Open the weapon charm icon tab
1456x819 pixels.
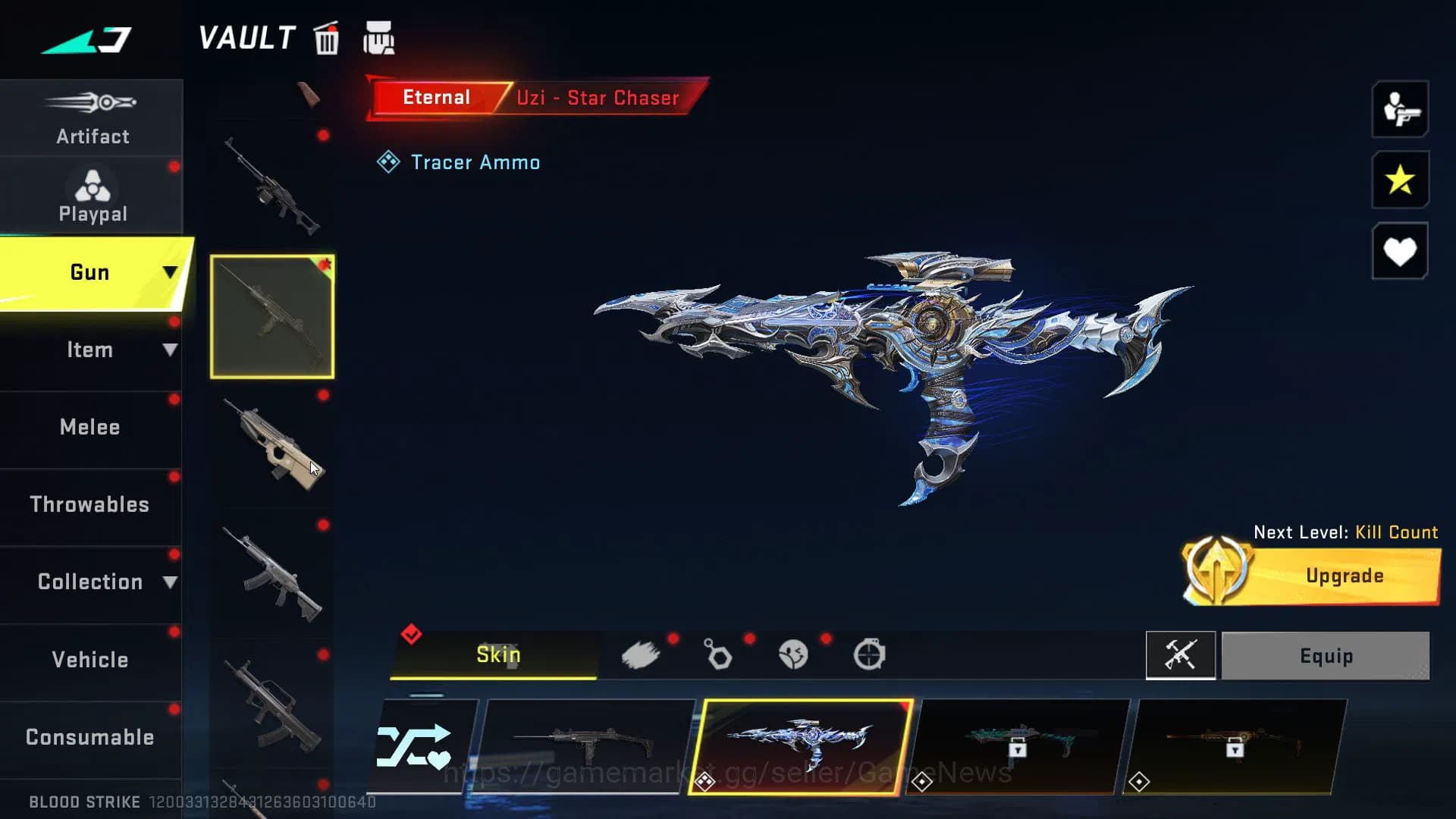click(717, 654)
